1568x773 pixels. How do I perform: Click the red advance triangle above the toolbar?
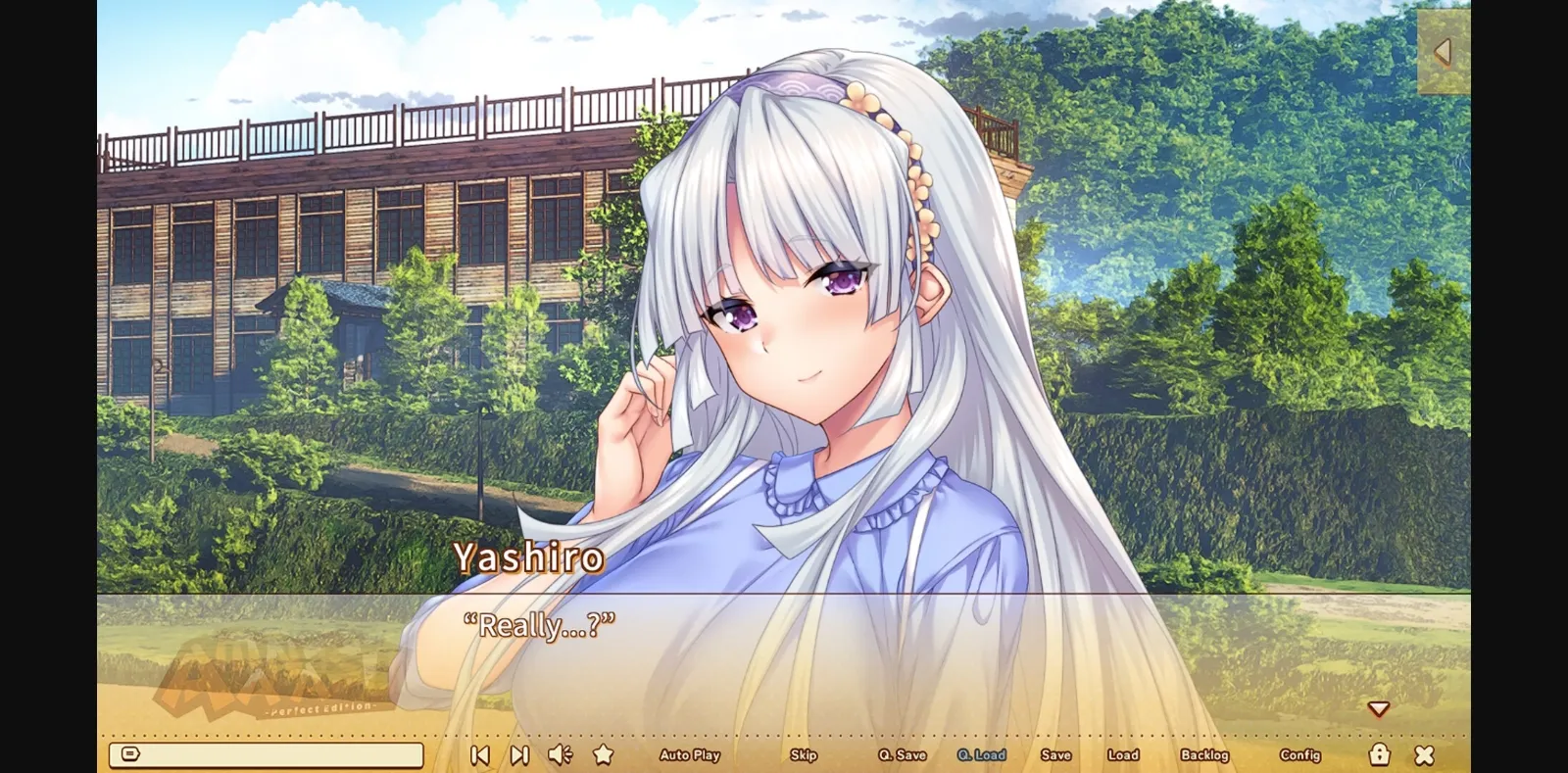click(1380, 706)
